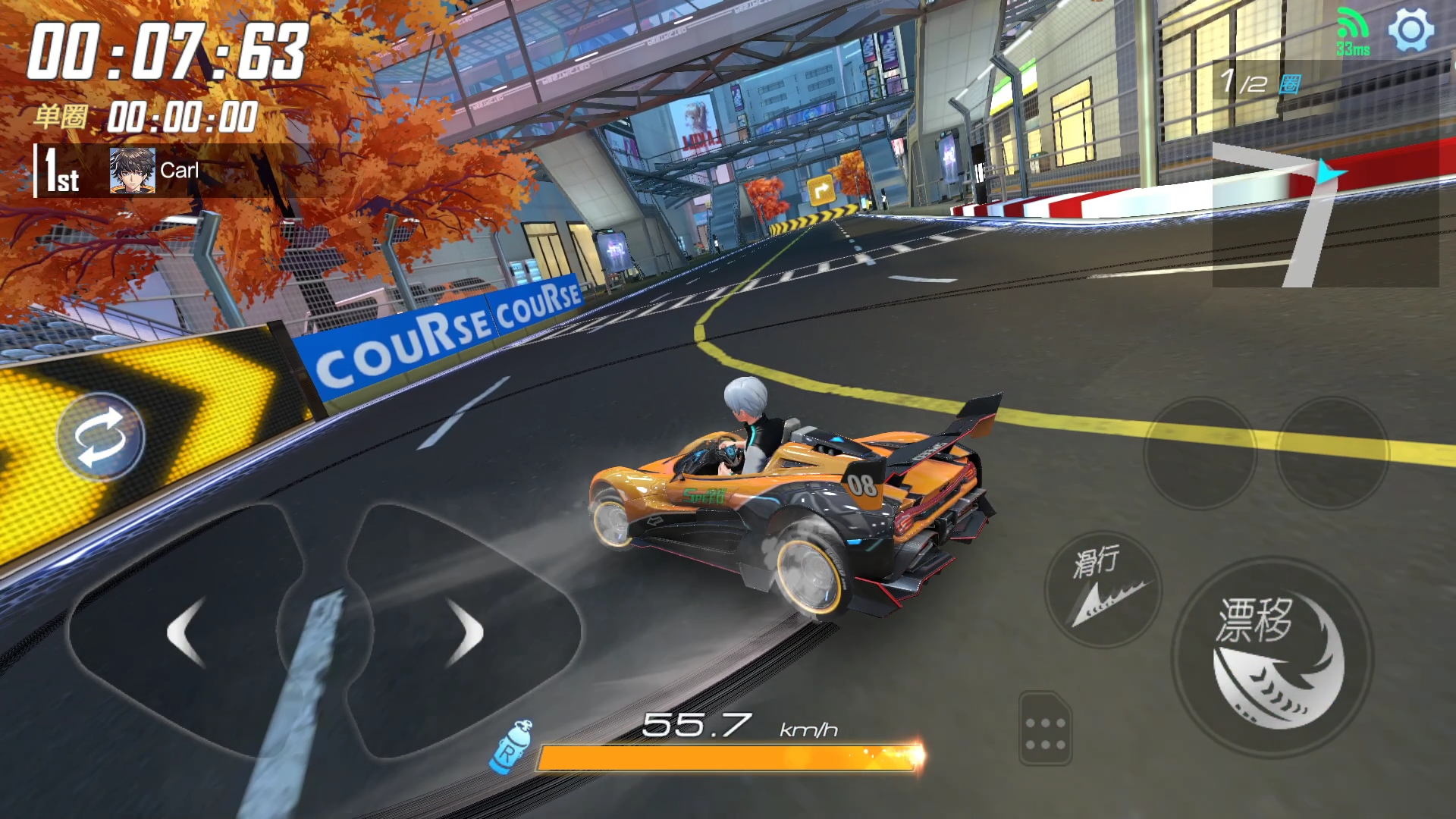1456x819 pixels.
Task: Steer right with the right arrow
Action: pyautogui.click(x=464, y=632)
